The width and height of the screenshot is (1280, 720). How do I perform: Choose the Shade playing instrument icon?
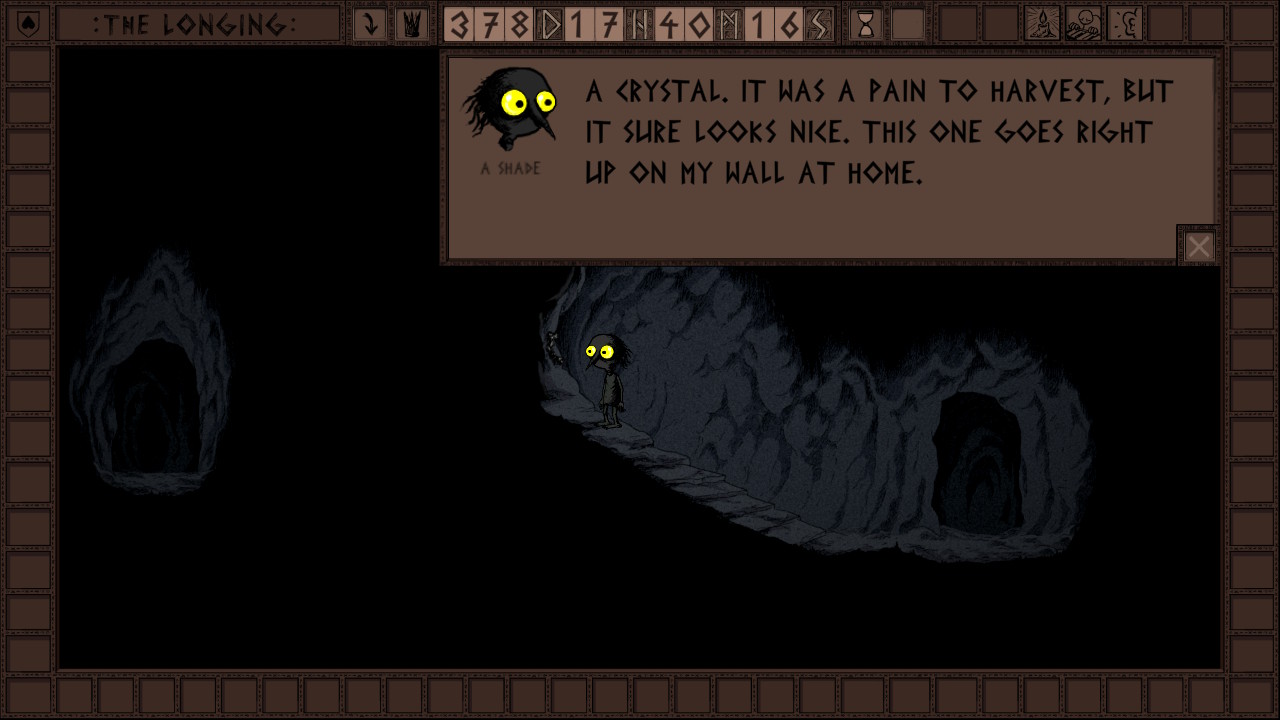click(1084, 24)
